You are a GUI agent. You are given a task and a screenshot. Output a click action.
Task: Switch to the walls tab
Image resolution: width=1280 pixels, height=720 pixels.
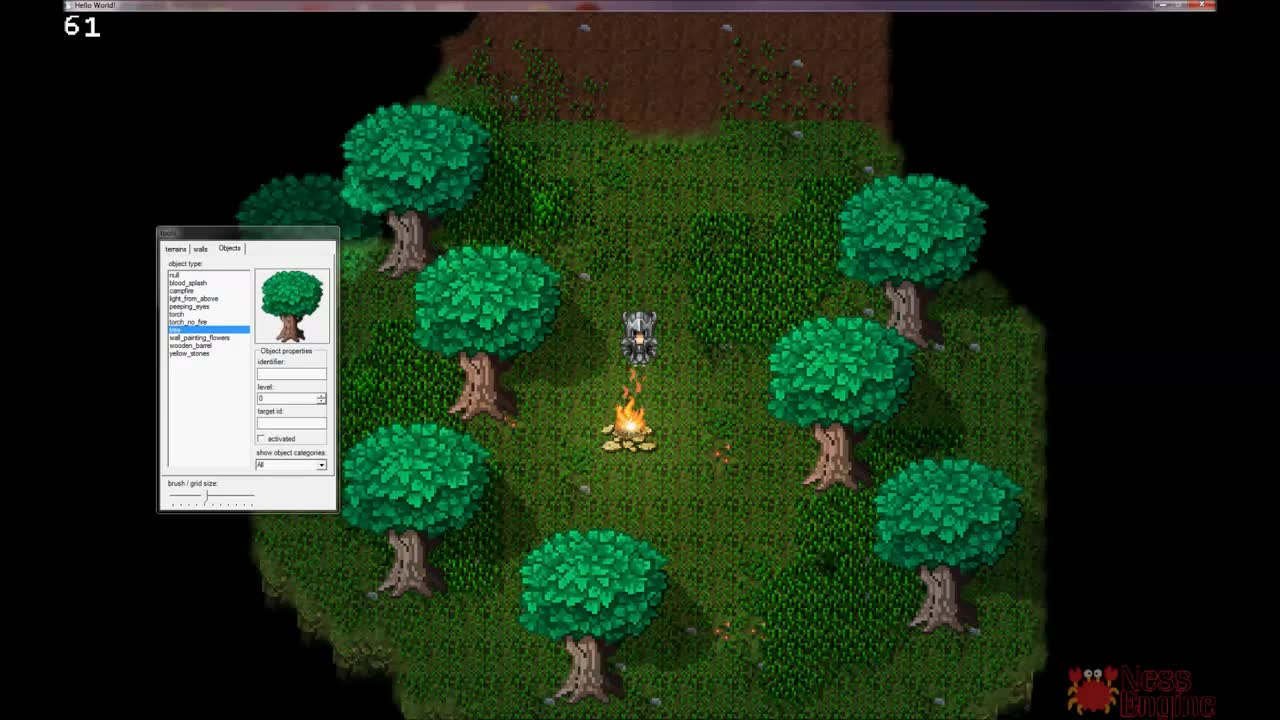(x=200, y=248)
